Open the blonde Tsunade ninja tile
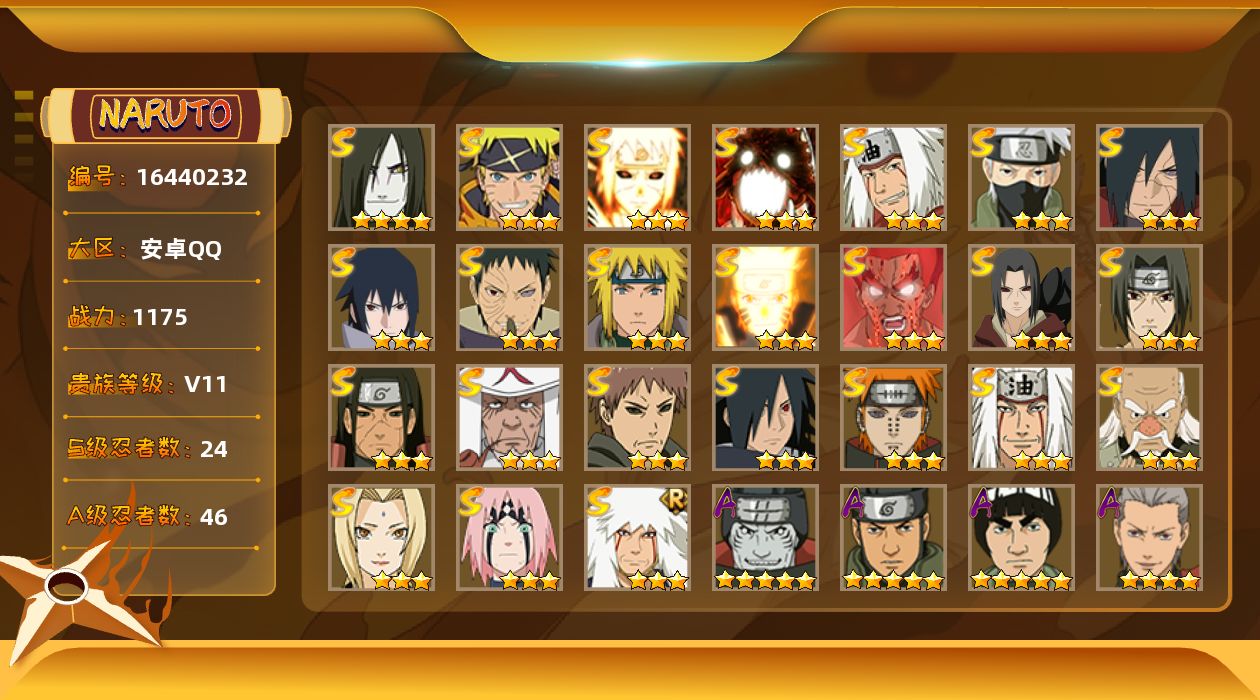 (x=381, y=537)
